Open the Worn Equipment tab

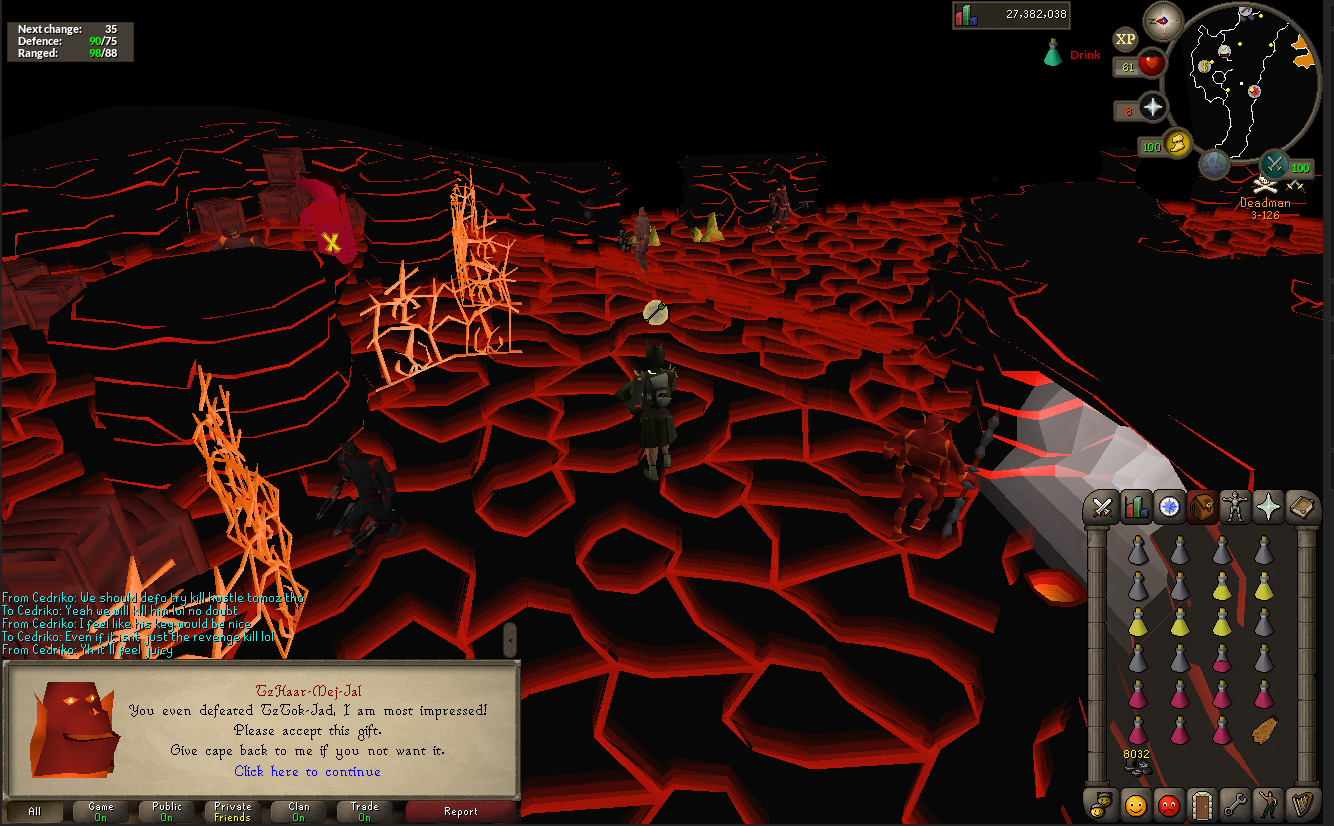1233,508
